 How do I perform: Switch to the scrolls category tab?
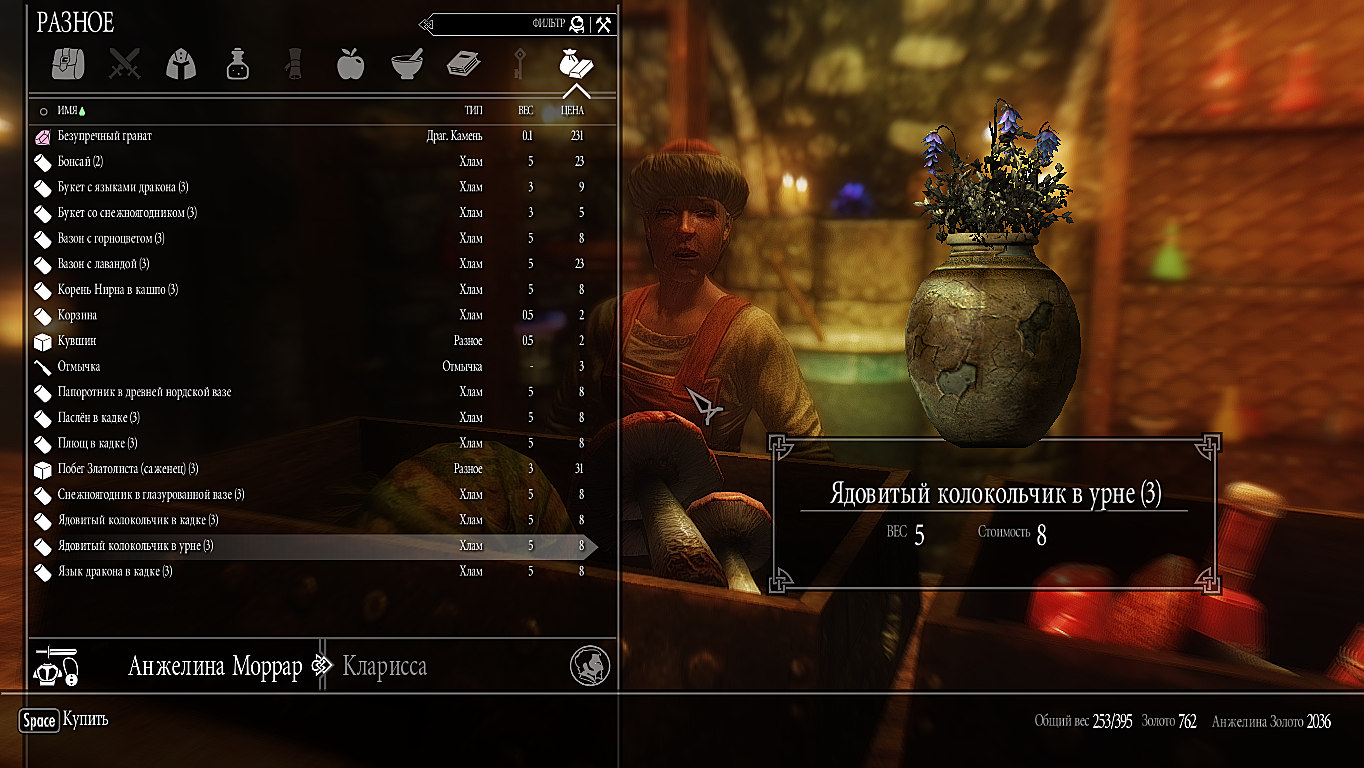[x=294, y=64]
